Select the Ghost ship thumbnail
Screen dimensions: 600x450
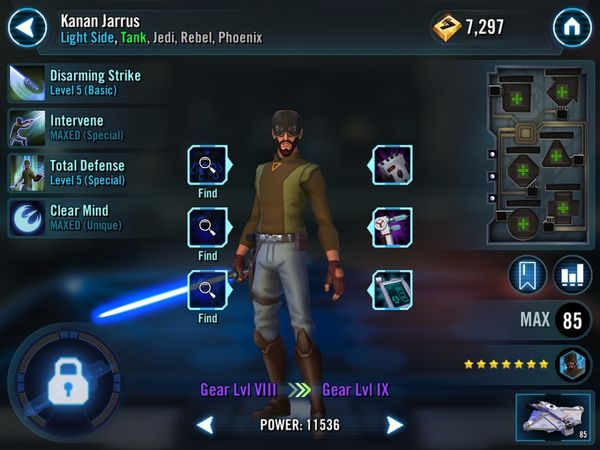[x=554, y=416]
